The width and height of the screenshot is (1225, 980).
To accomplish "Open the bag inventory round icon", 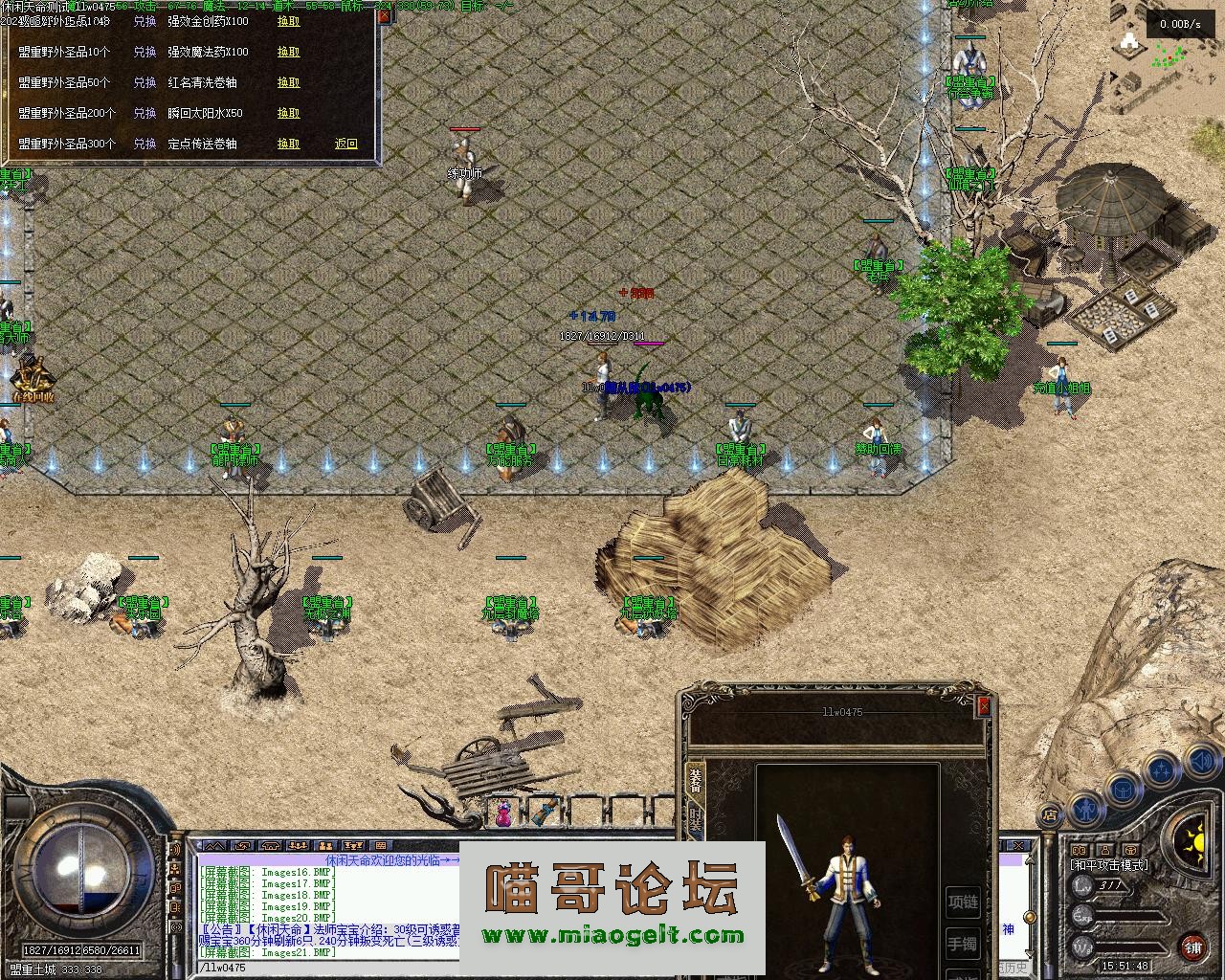I will coord(1123,789).
